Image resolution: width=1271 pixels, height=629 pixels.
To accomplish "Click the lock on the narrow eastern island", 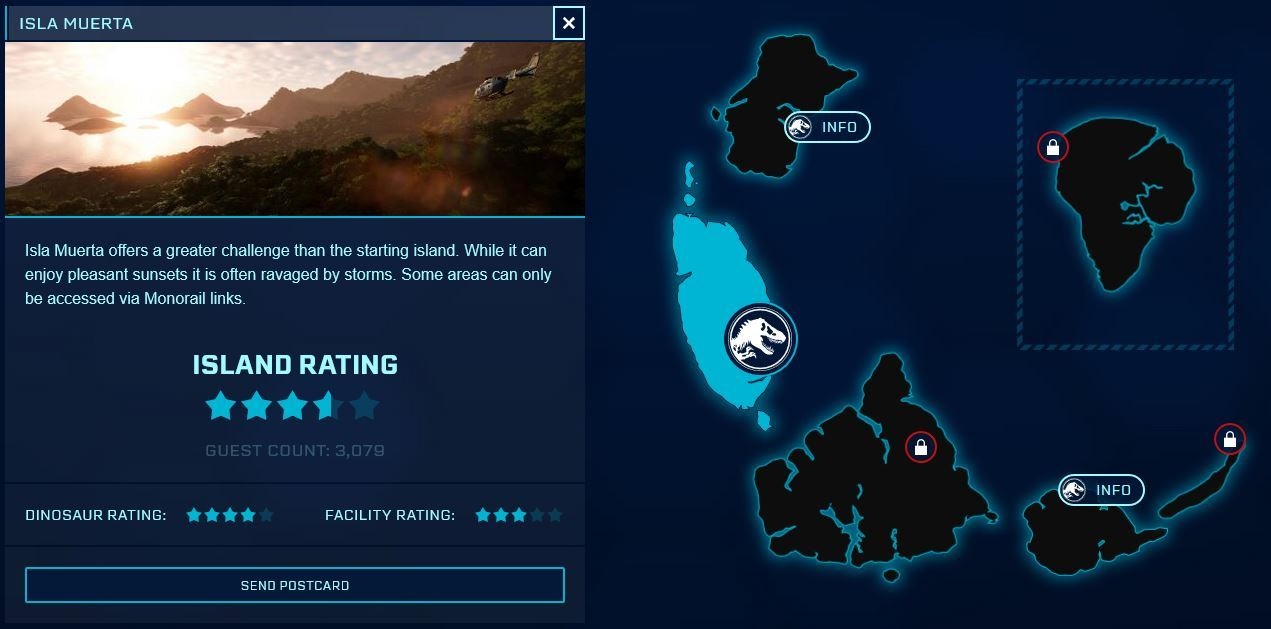I will pyautogui.click(x=1229, y=439).
